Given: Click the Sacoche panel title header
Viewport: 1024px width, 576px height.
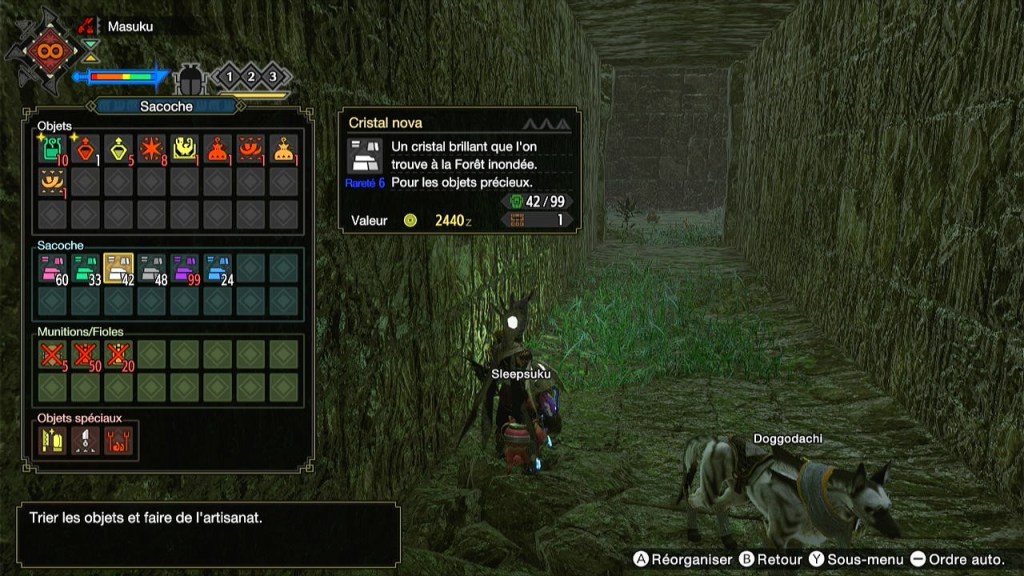Looking at the screenshot, I should pos(167,105).
